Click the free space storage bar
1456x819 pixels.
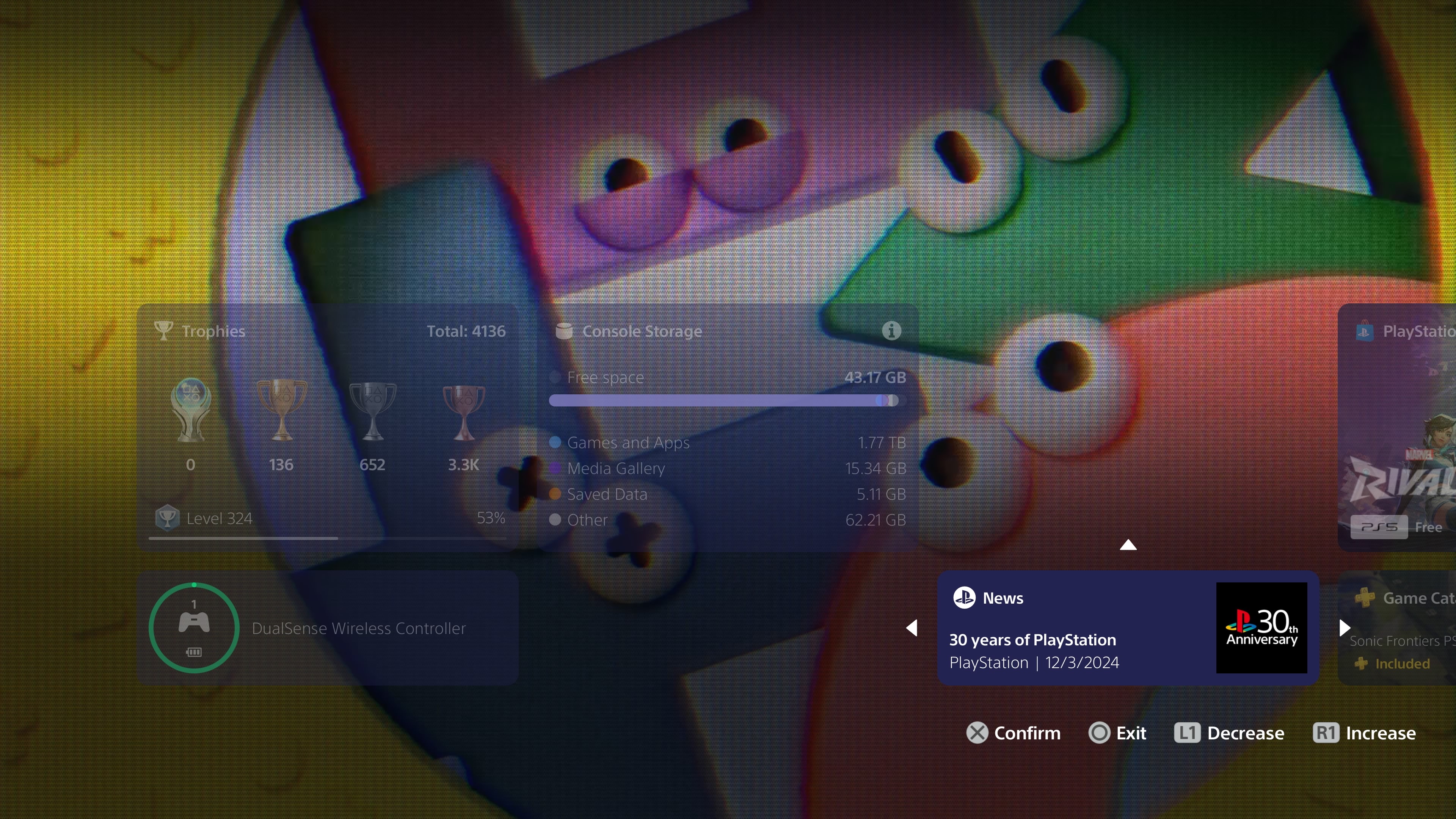723,400
